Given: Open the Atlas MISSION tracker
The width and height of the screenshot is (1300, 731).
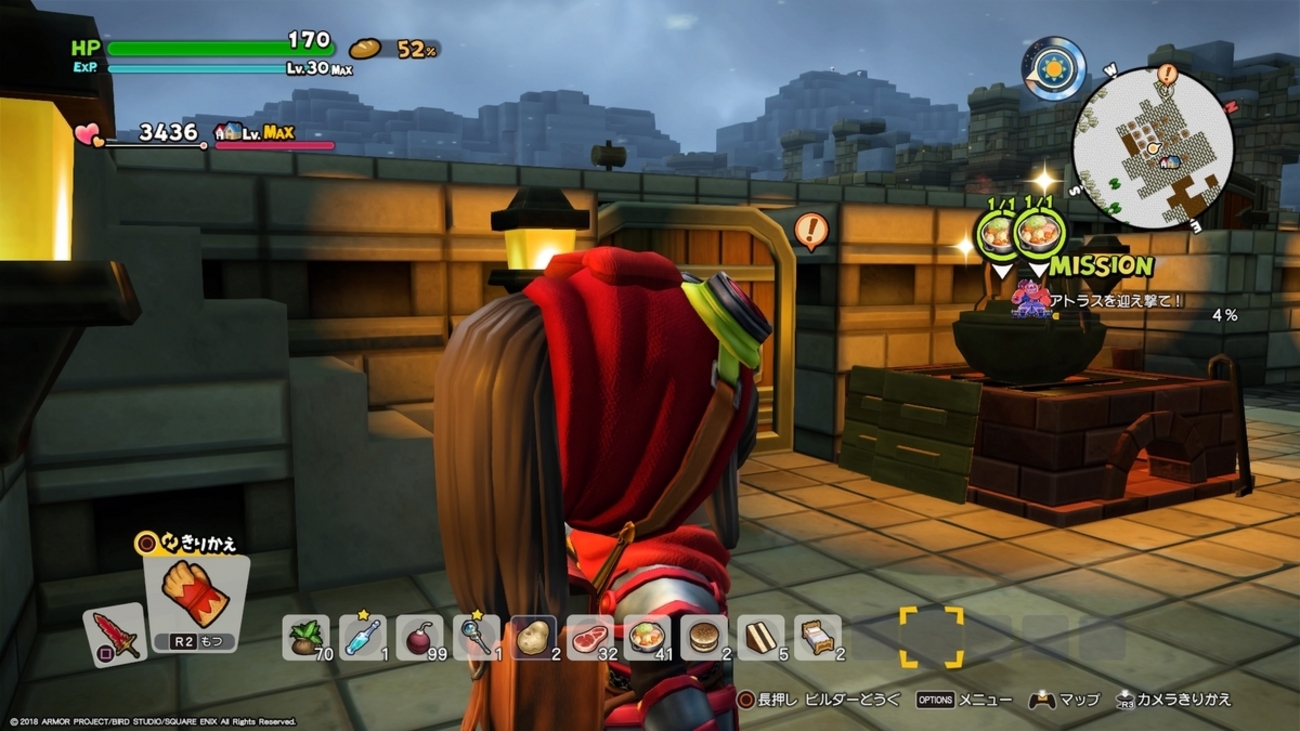Looking at the screenshot, I should click(1100, 266).
